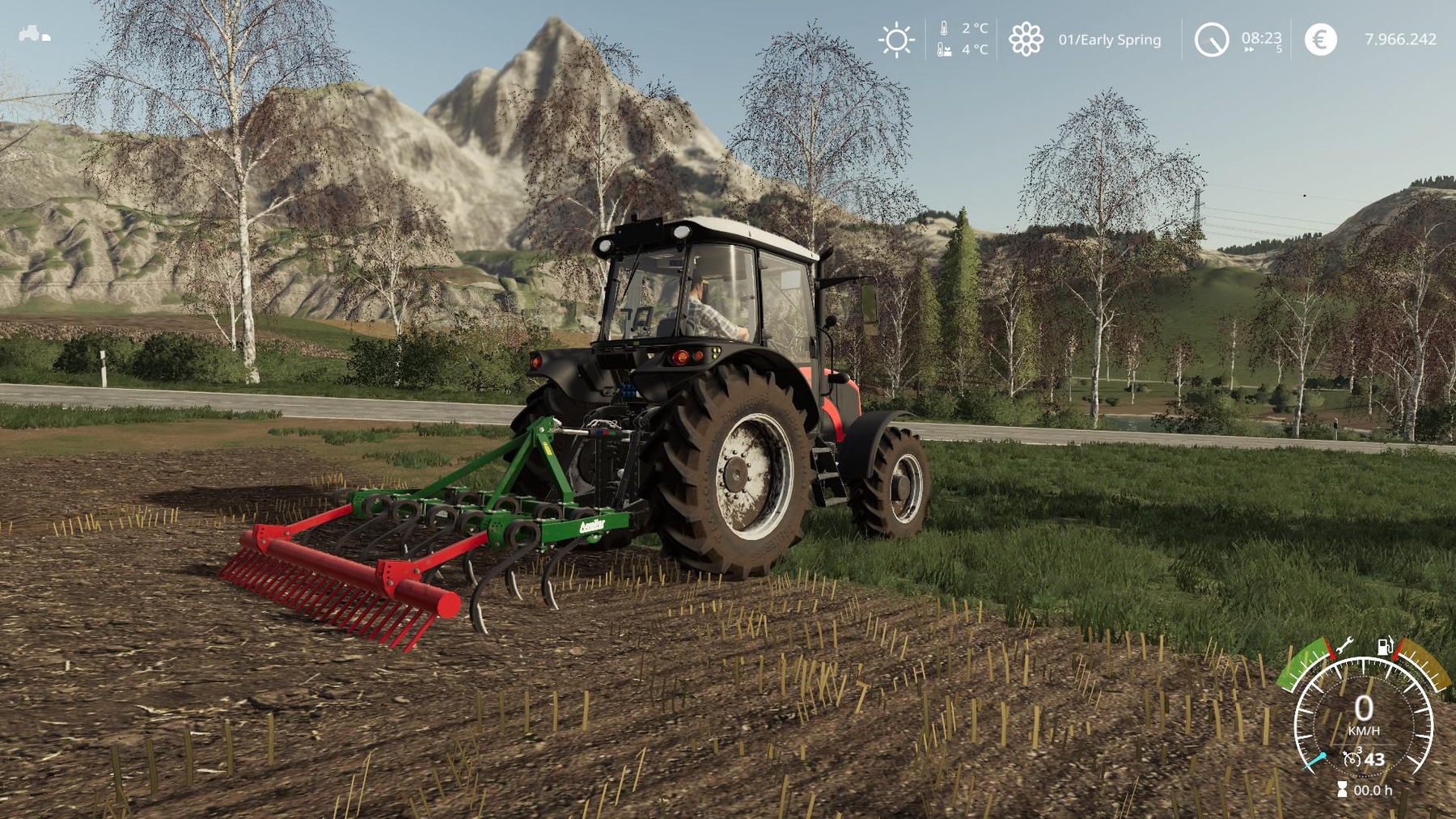Click the season flower icon
This screenshot has height=819, width=1456.
coord(1026,40)
